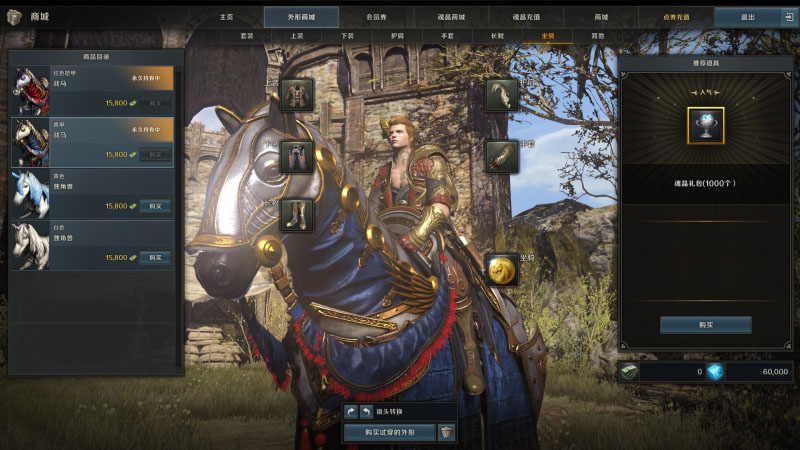Image resolution: width=800 pixels, height=450 pixels.
Task: Go to the 魂晶充值 tab
Action: click(526, 17)
